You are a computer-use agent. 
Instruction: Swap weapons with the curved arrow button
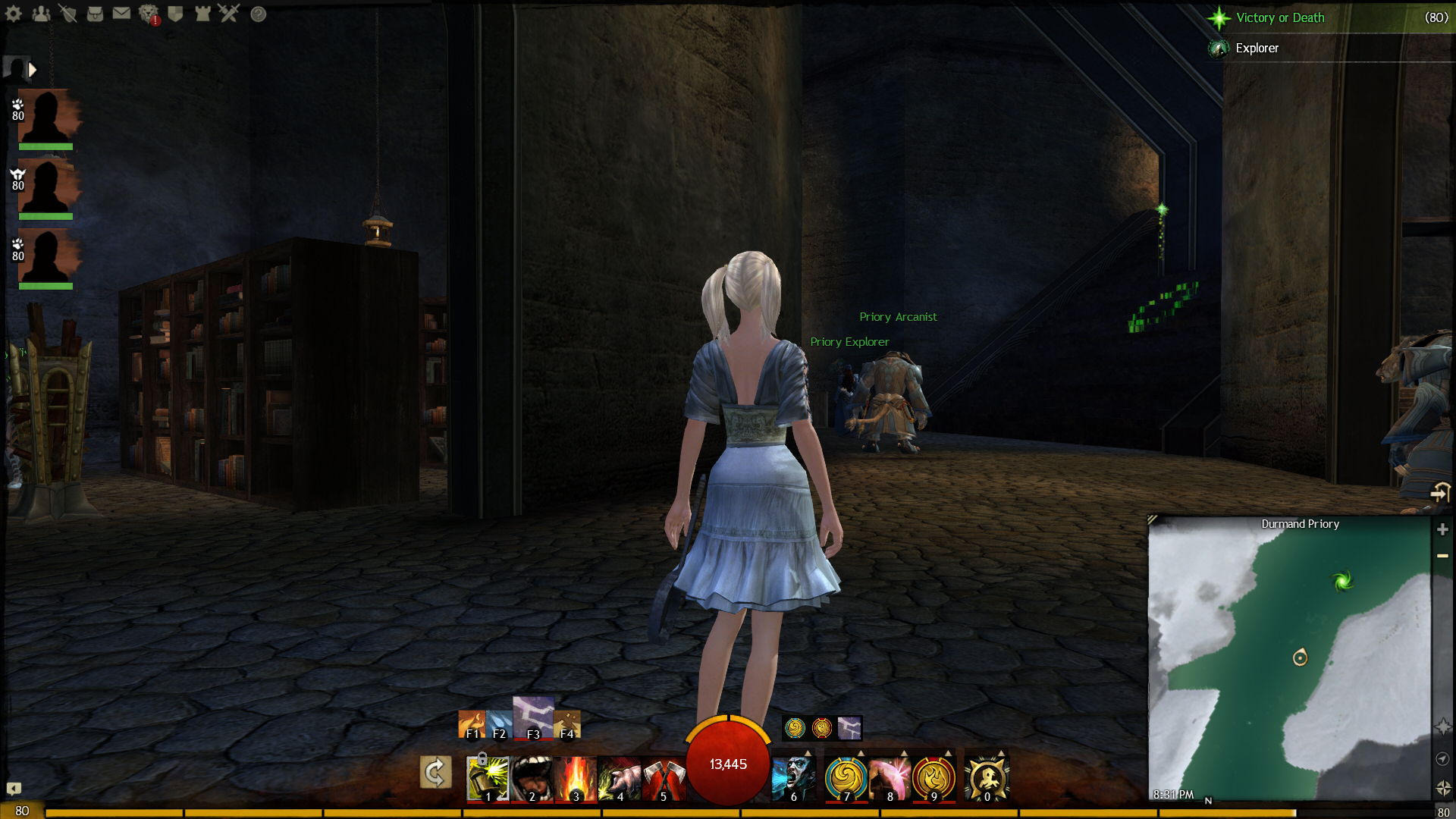click(x=435, y=773)
